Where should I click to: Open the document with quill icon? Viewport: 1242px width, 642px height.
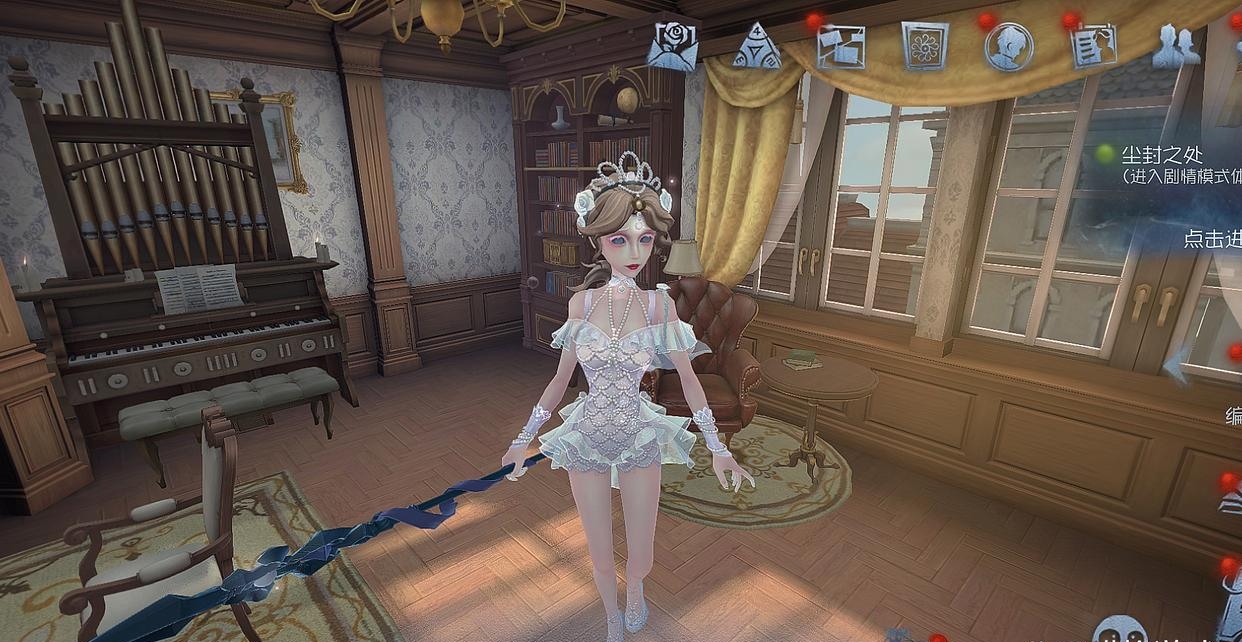click(x=1092, y=46)
